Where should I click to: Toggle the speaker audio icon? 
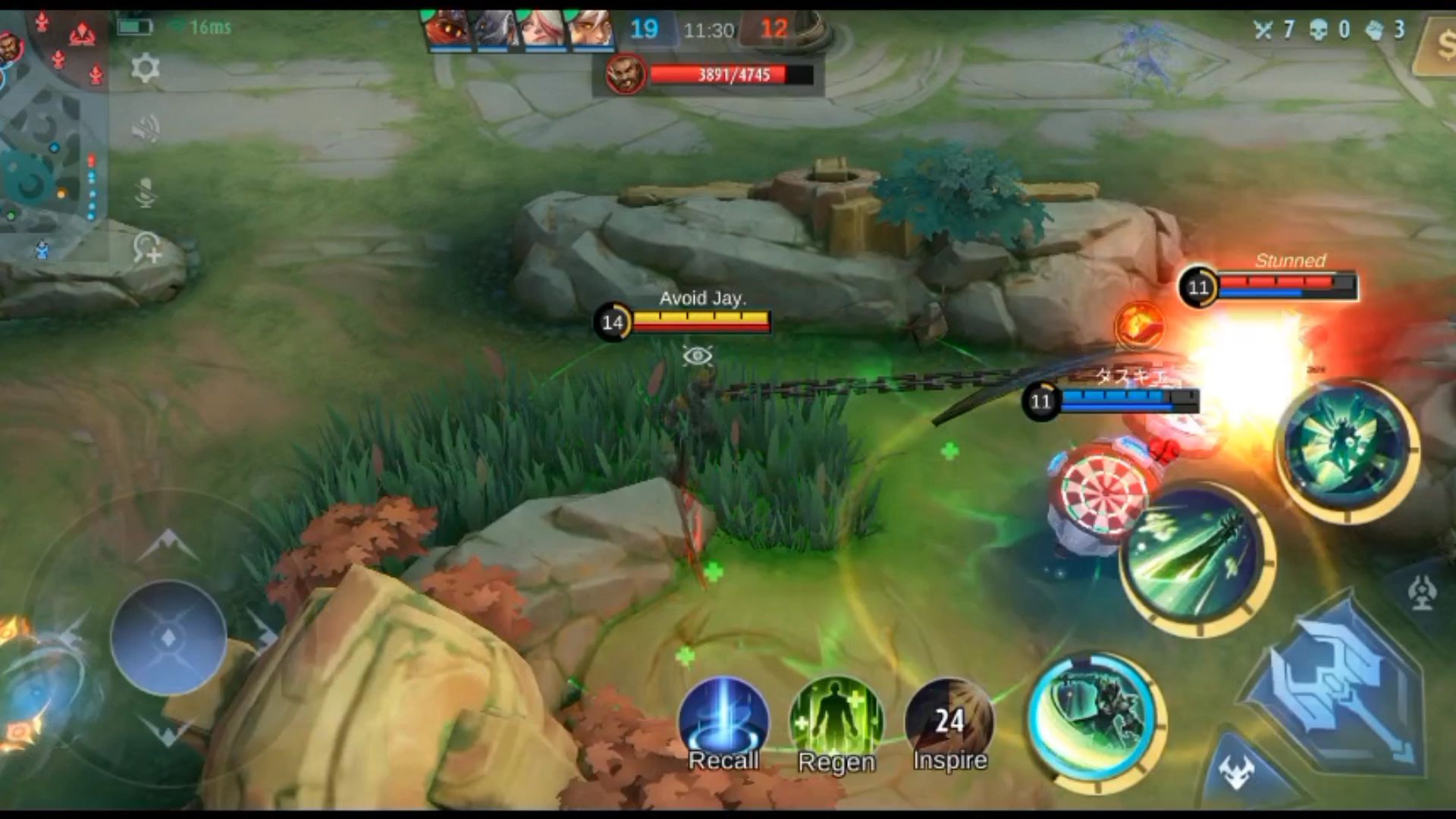tap(146, 130)
